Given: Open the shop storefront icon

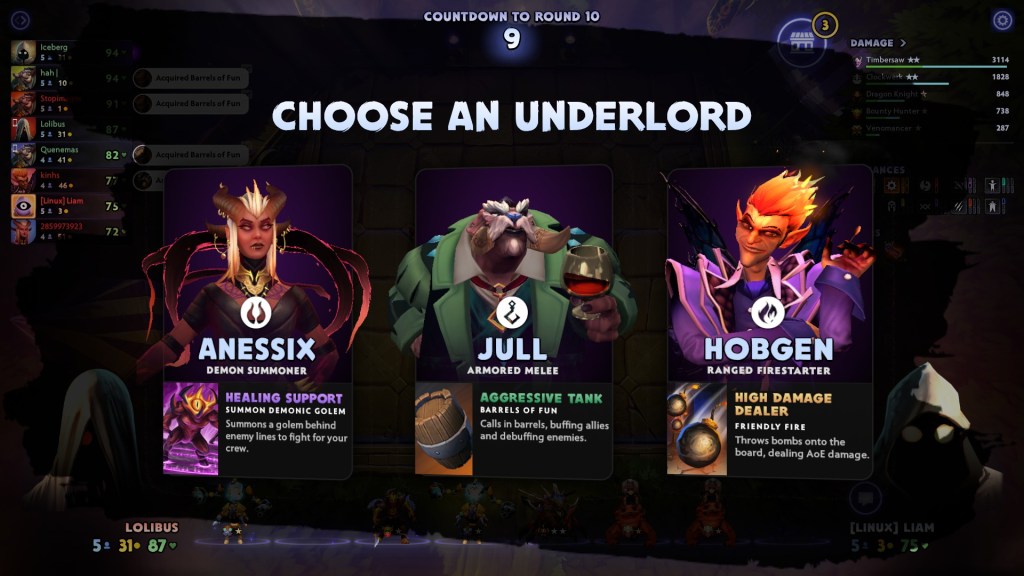Looking at the screenshot, I should [800, 41].
